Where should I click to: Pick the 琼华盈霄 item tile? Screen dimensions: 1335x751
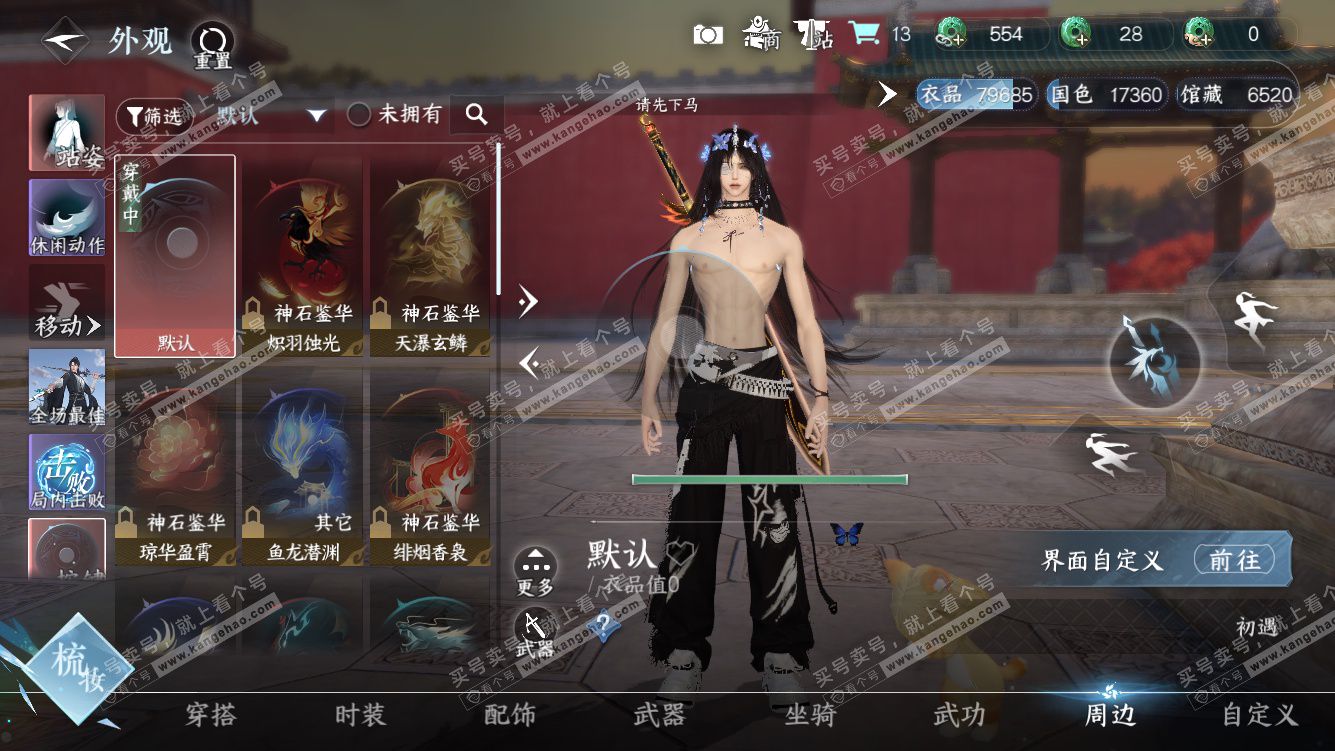176,468
